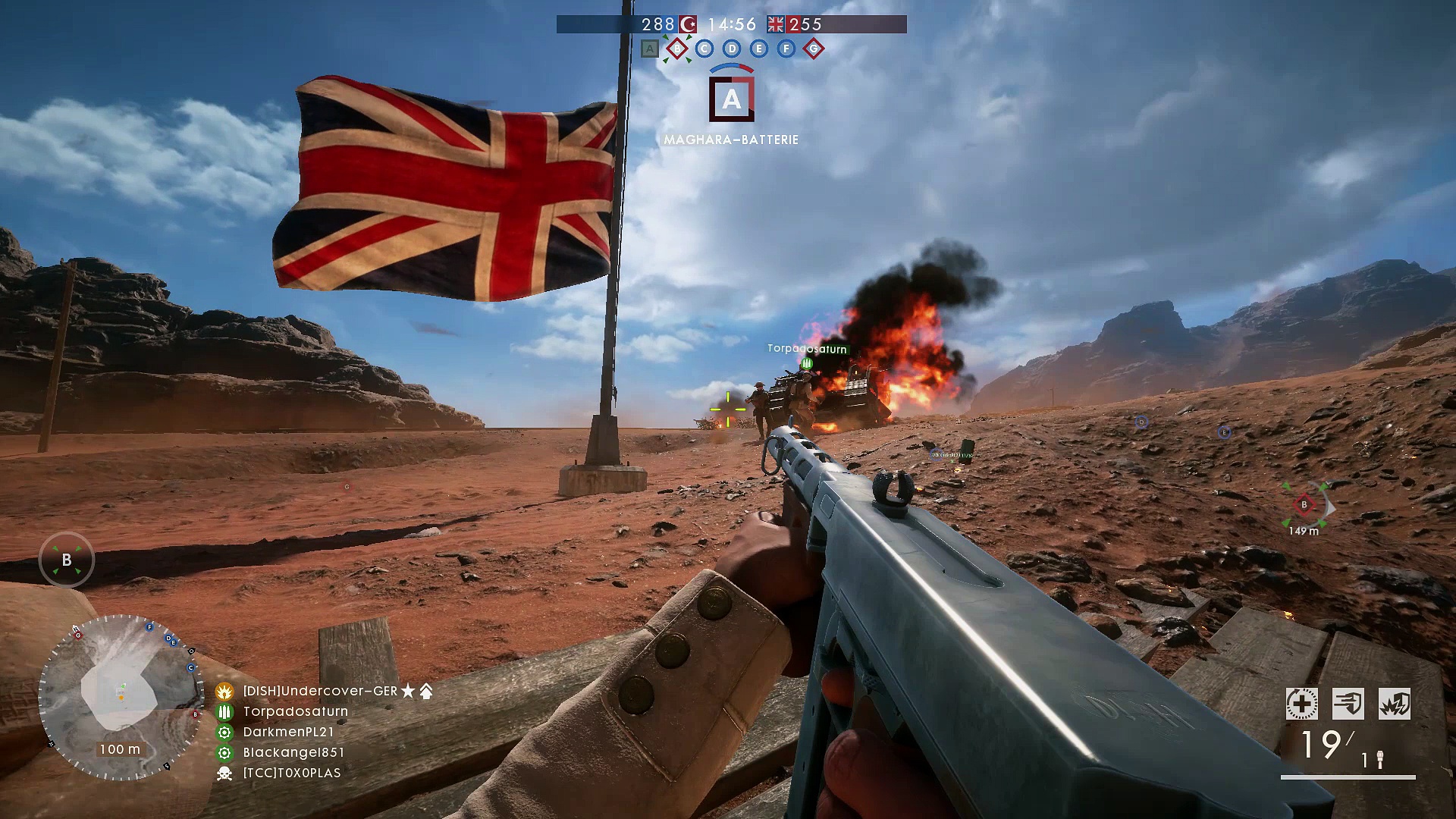The height and width of the screenshot is (819, 1456).
Task: Select squad member [DISH]Undercover-GER
Action: pos(320,691)
